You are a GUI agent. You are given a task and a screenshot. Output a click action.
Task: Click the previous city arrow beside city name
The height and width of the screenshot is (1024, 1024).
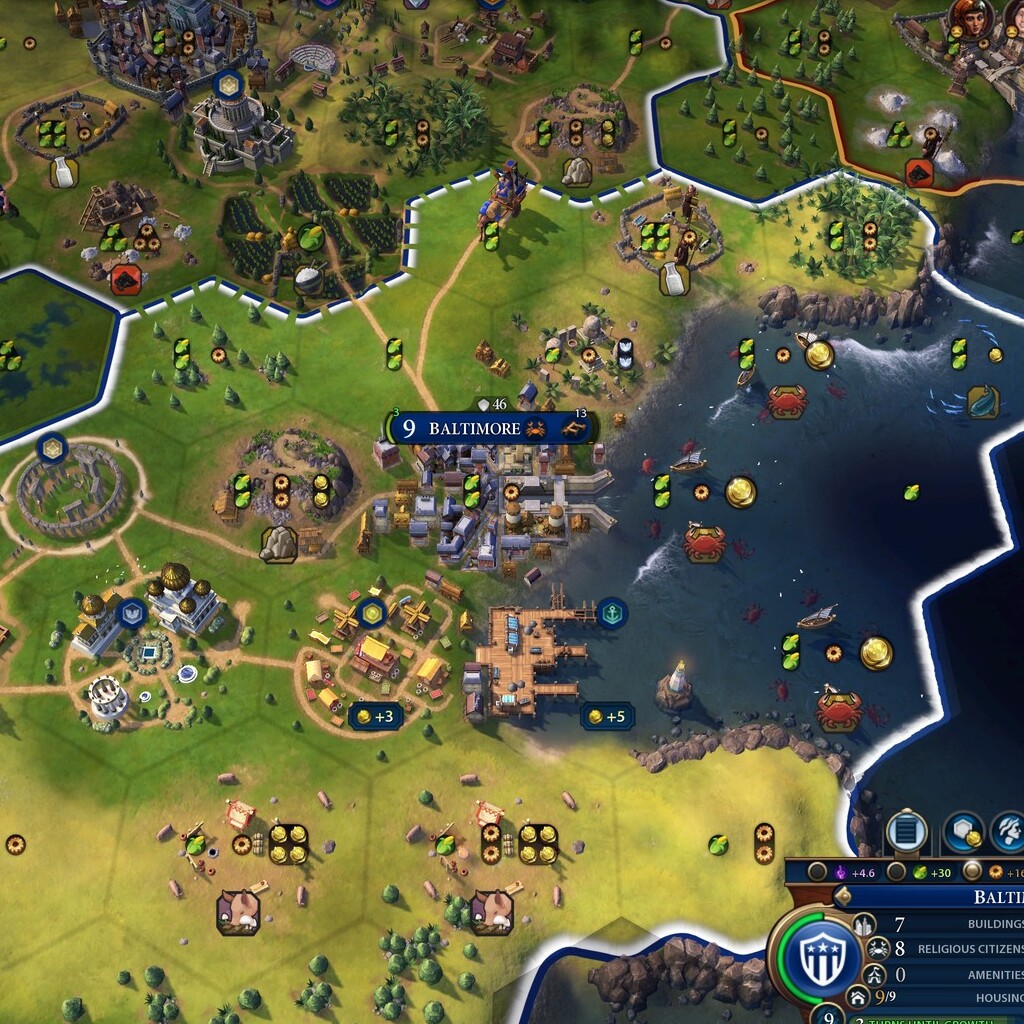click(843, 896)
